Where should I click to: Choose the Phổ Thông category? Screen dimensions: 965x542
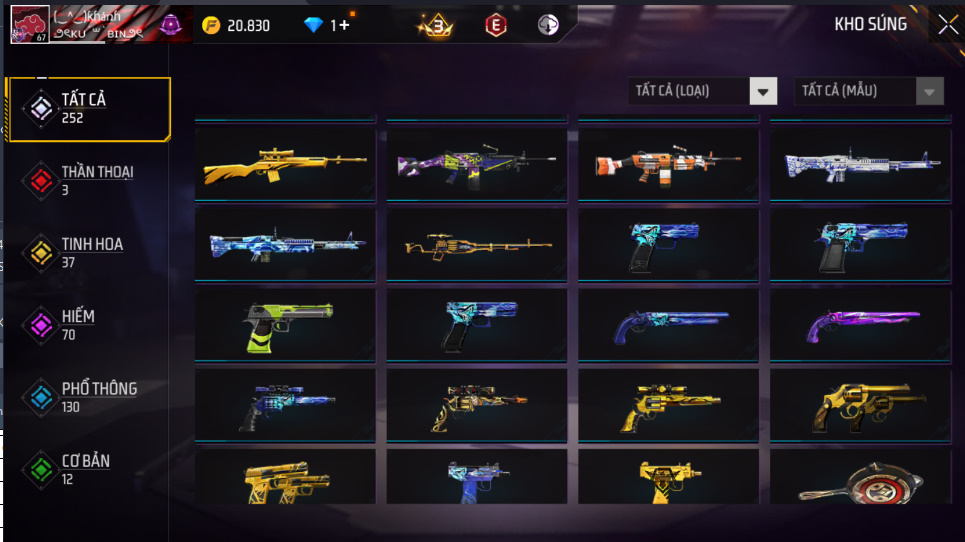[x=88, y=397]
